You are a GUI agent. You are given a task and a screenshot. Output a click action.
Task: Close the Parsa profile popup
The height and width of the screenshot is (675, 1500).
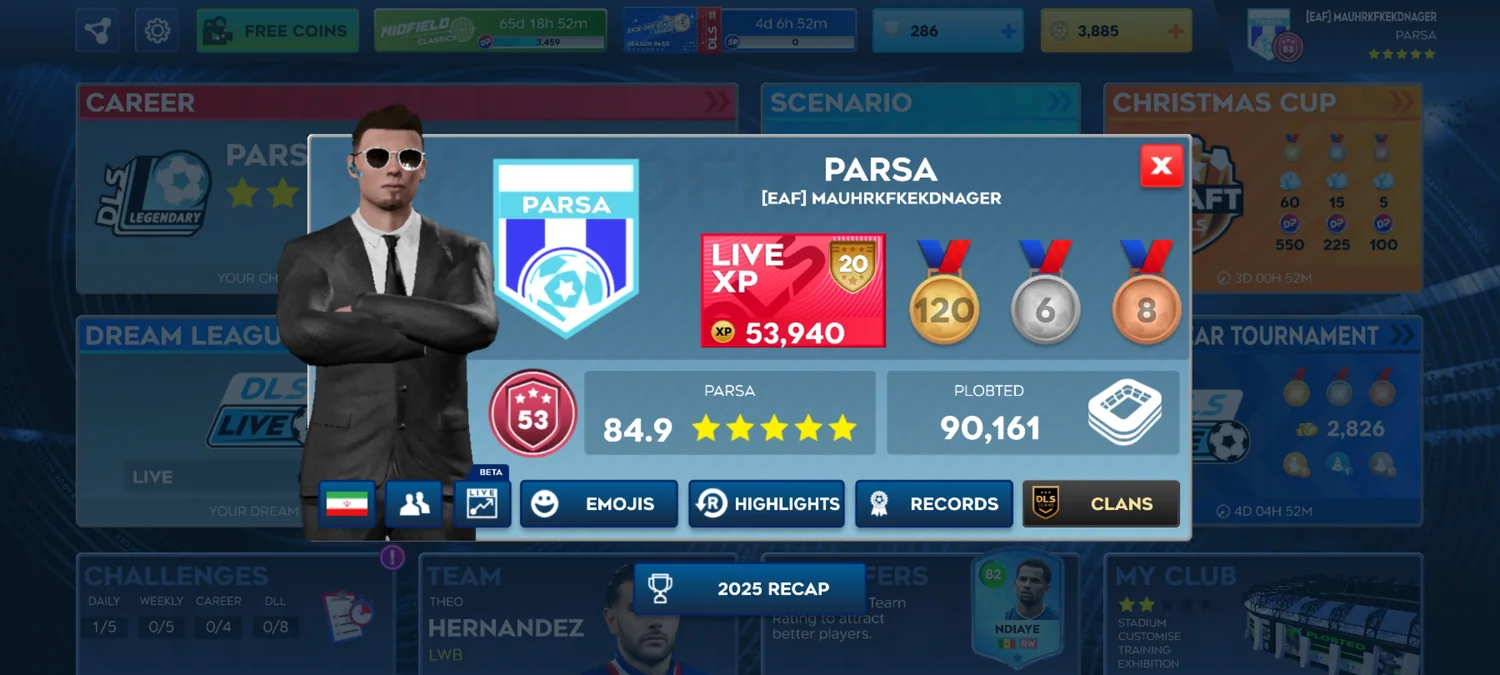click(1161, 166)
